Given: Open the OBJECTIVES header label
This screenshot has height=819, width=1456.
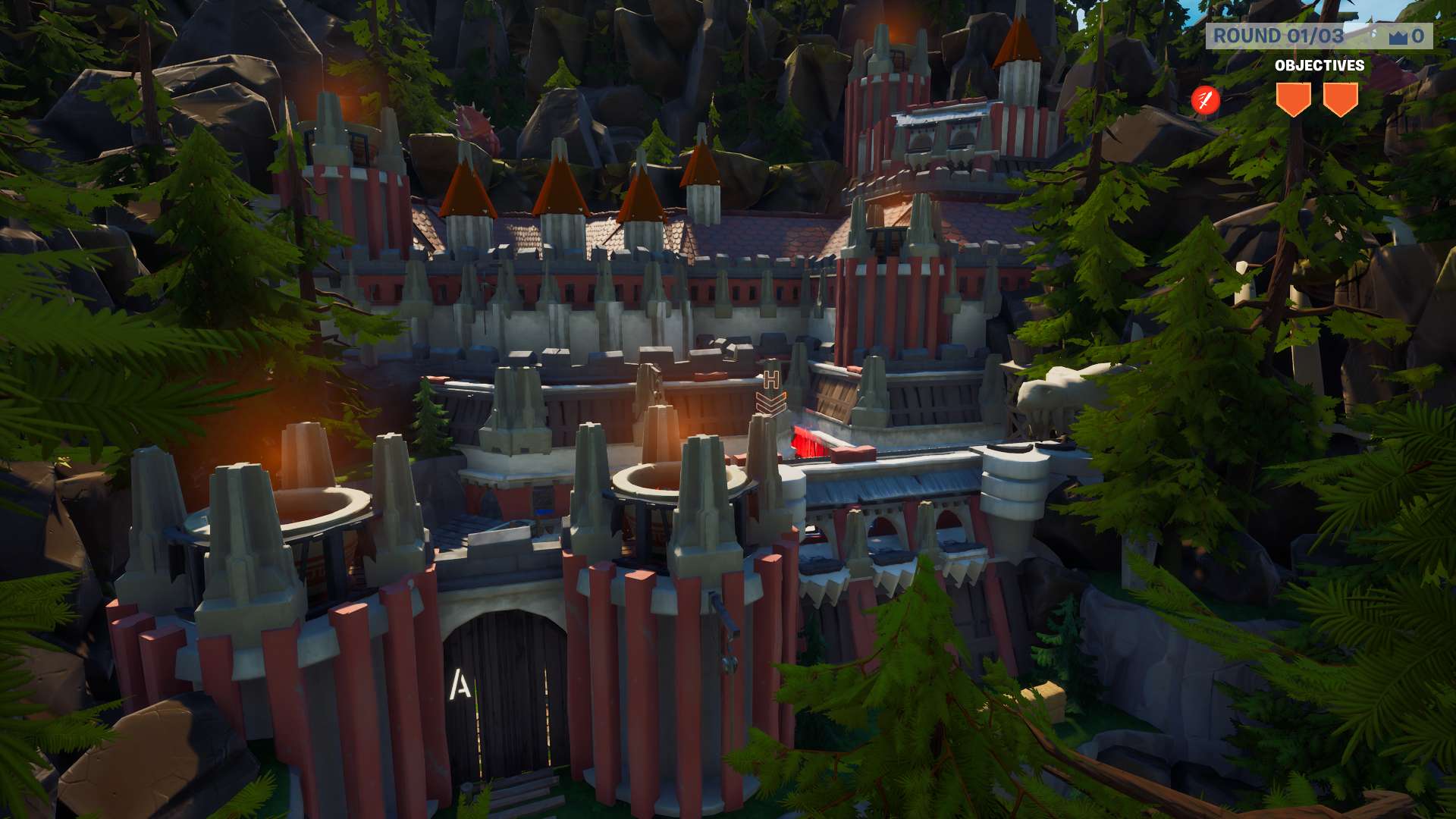Looking at the screenshot, I should point(1322,65).
